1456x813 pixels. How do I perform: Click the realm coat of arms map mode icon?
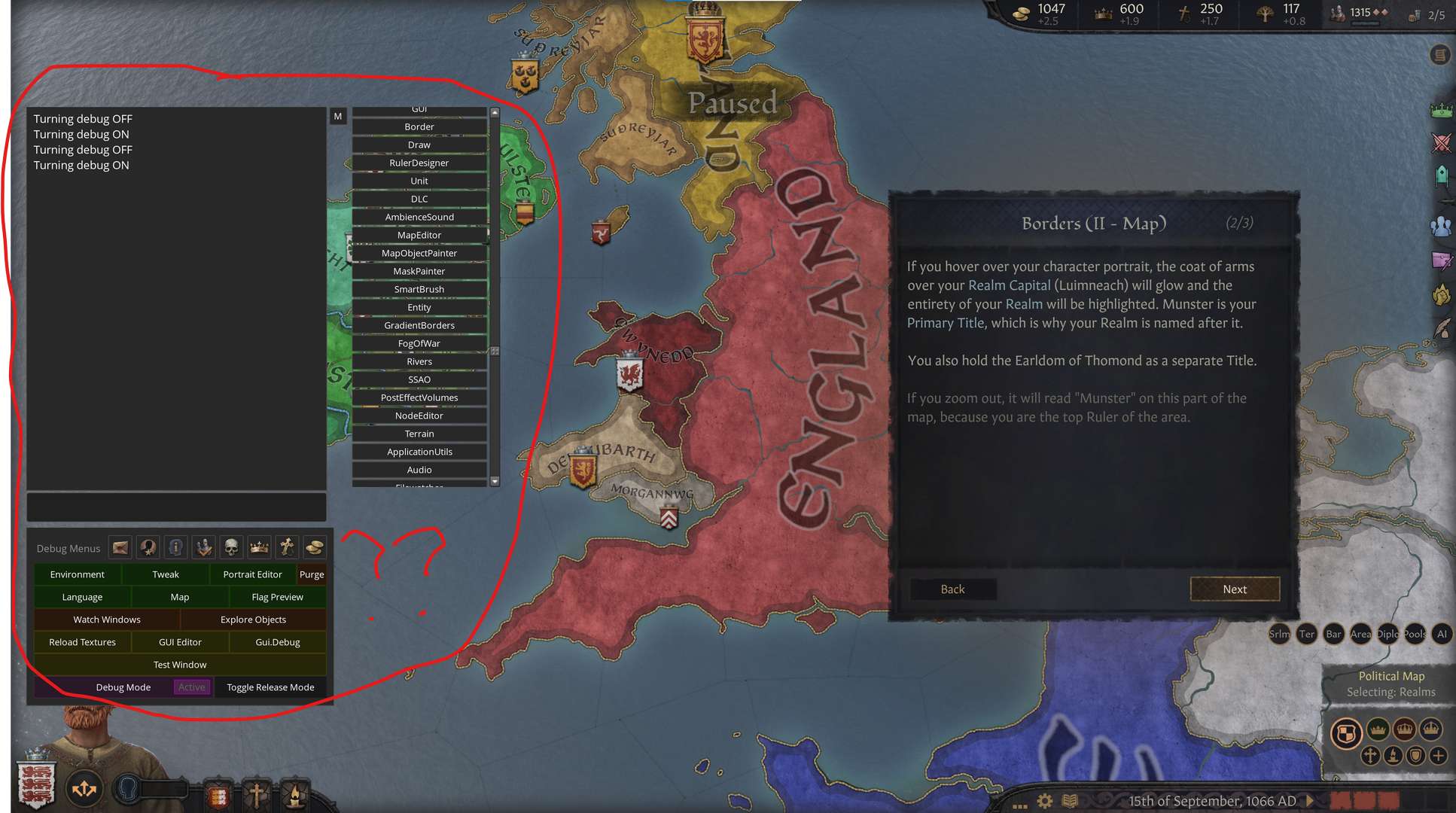pos(1347,732)
